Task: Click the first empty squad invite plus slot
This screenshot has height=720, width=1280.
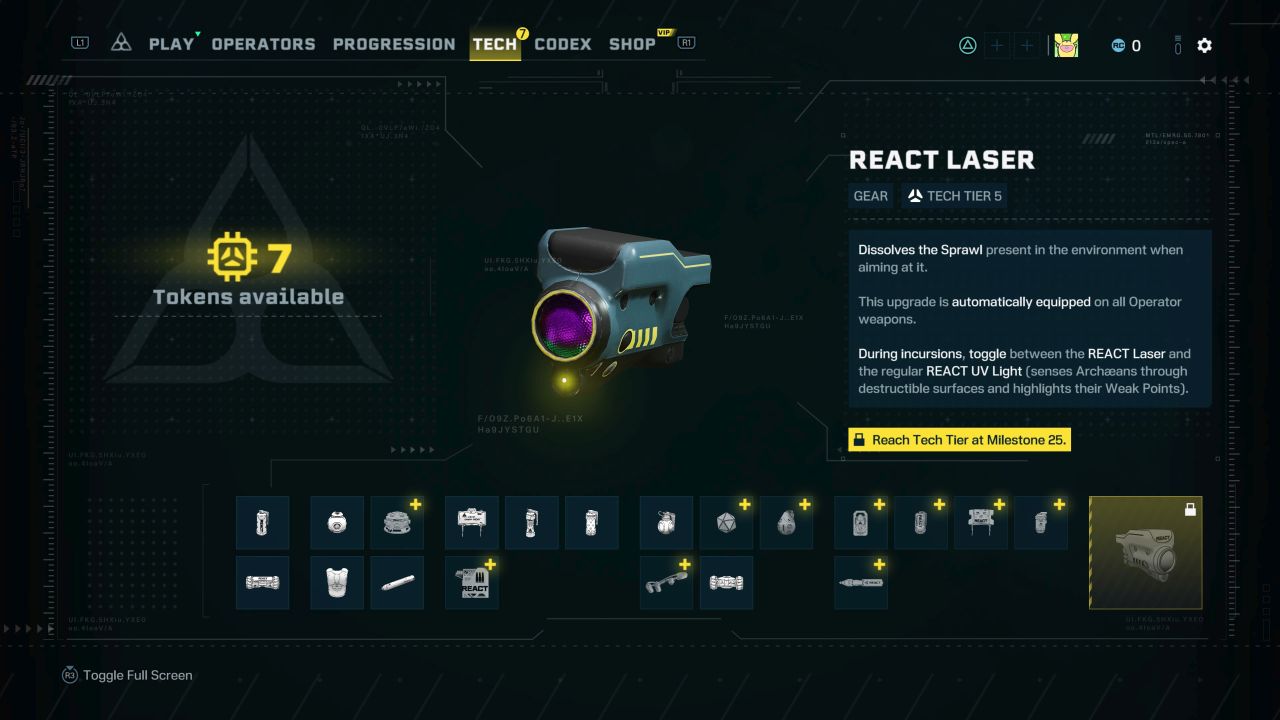Action: pyautogui.click(x=997, y=45)
